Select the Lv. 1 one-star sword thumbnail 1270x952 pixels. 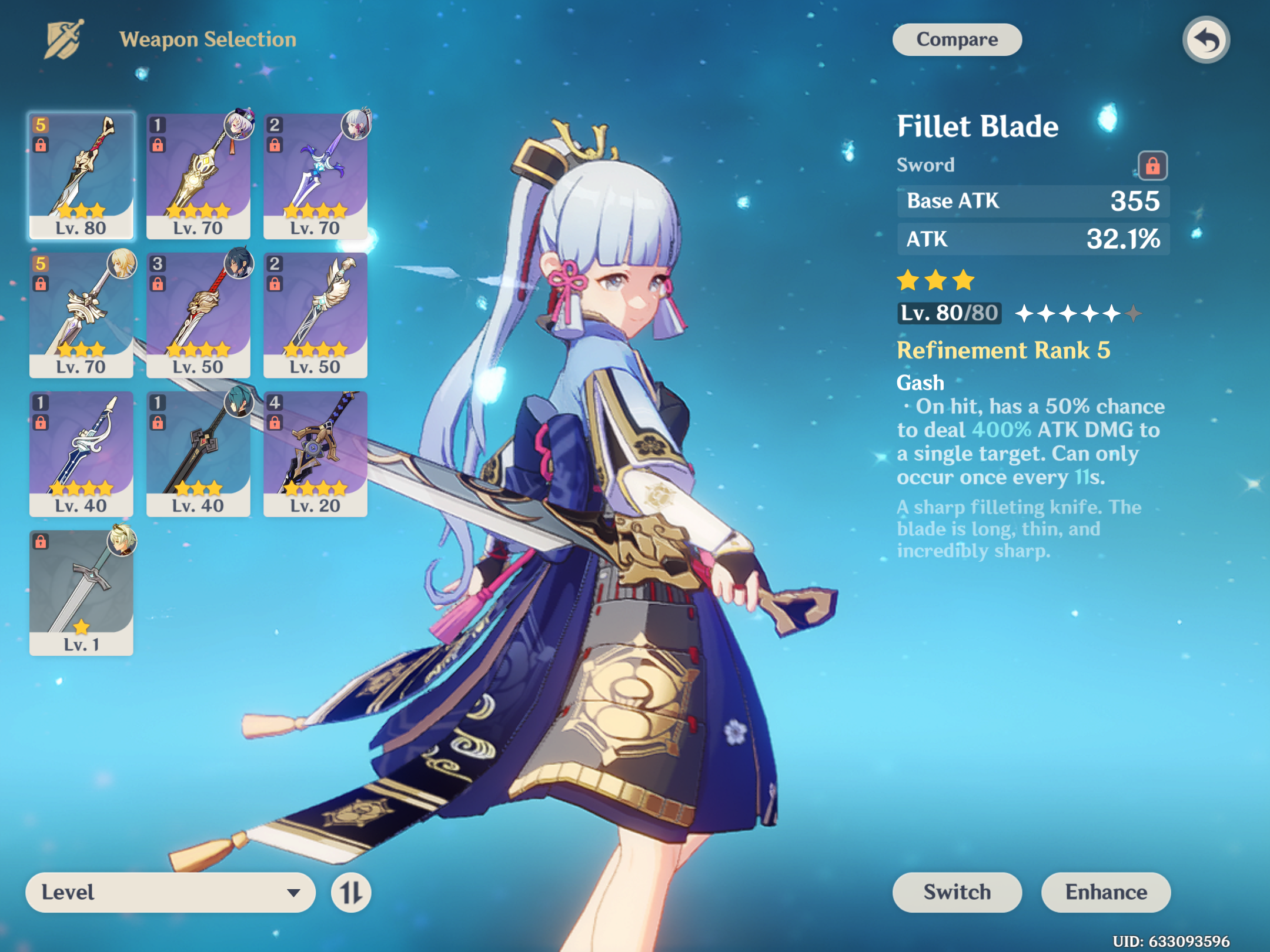(82, 591)
